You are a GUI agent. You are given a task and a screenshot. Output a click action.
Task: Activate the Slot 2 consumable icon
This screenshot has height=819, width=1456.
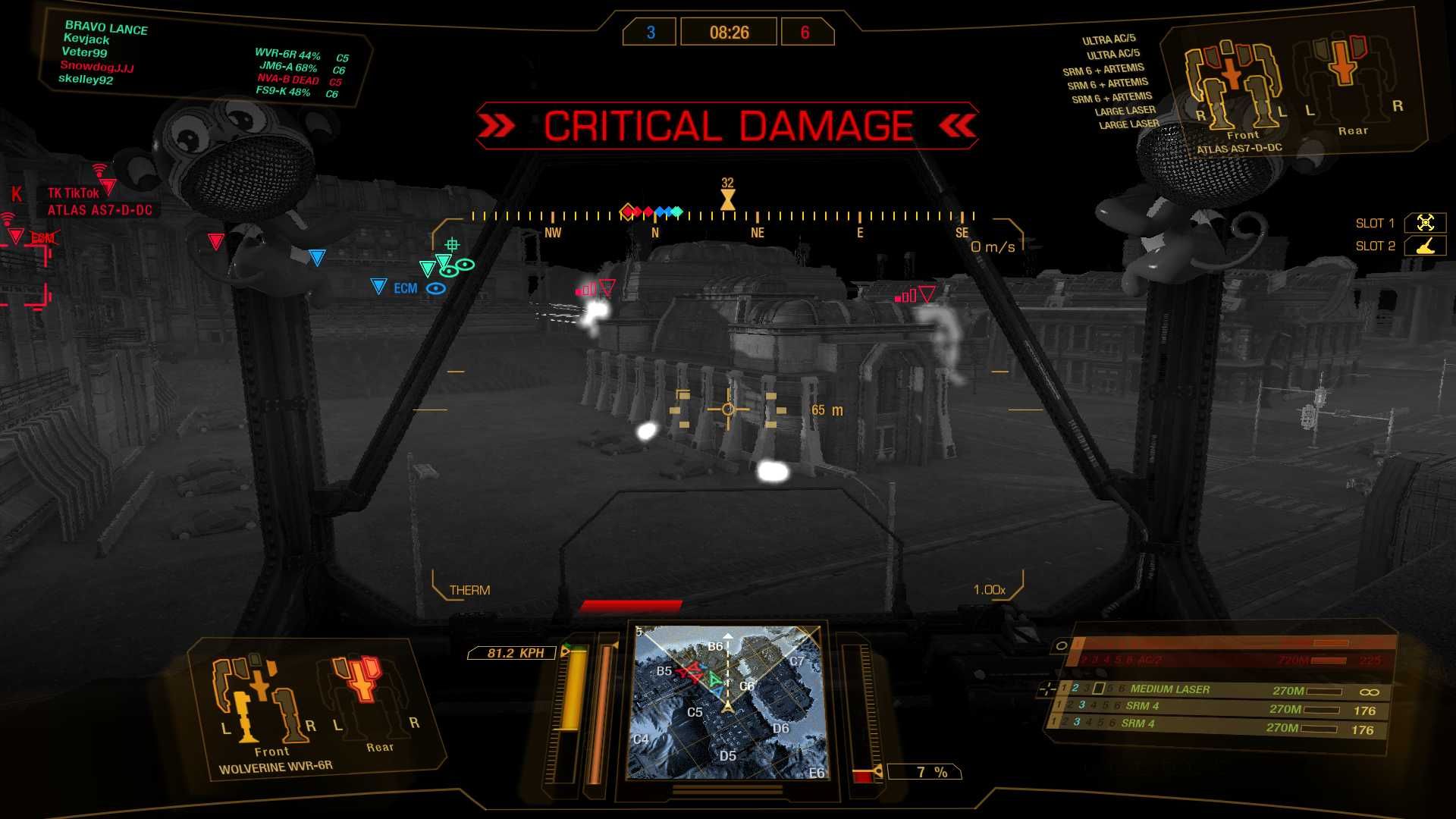(1425, 246)
